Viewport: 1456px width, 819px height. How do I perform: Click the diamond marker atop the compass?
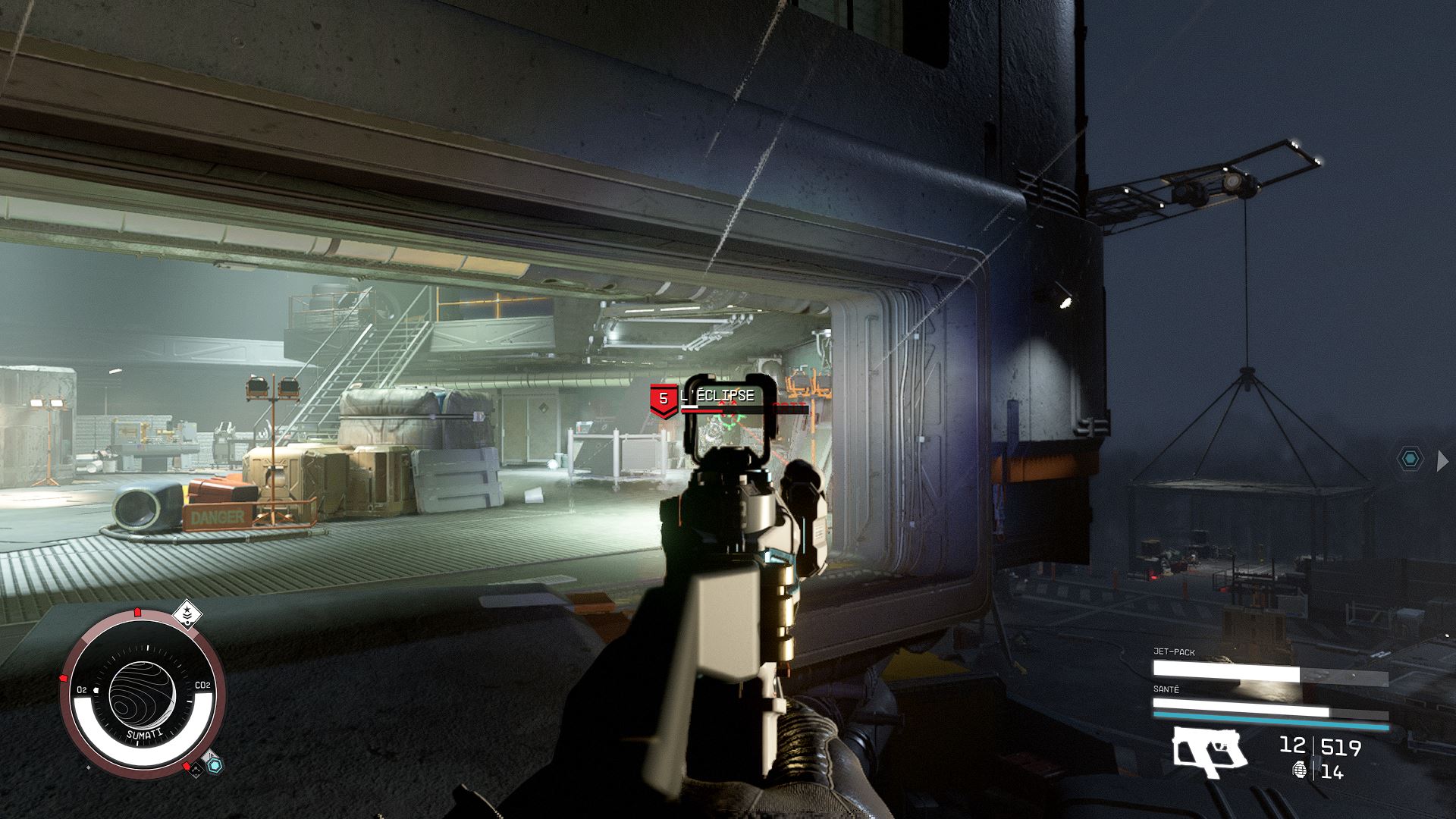tap(187, 613)
